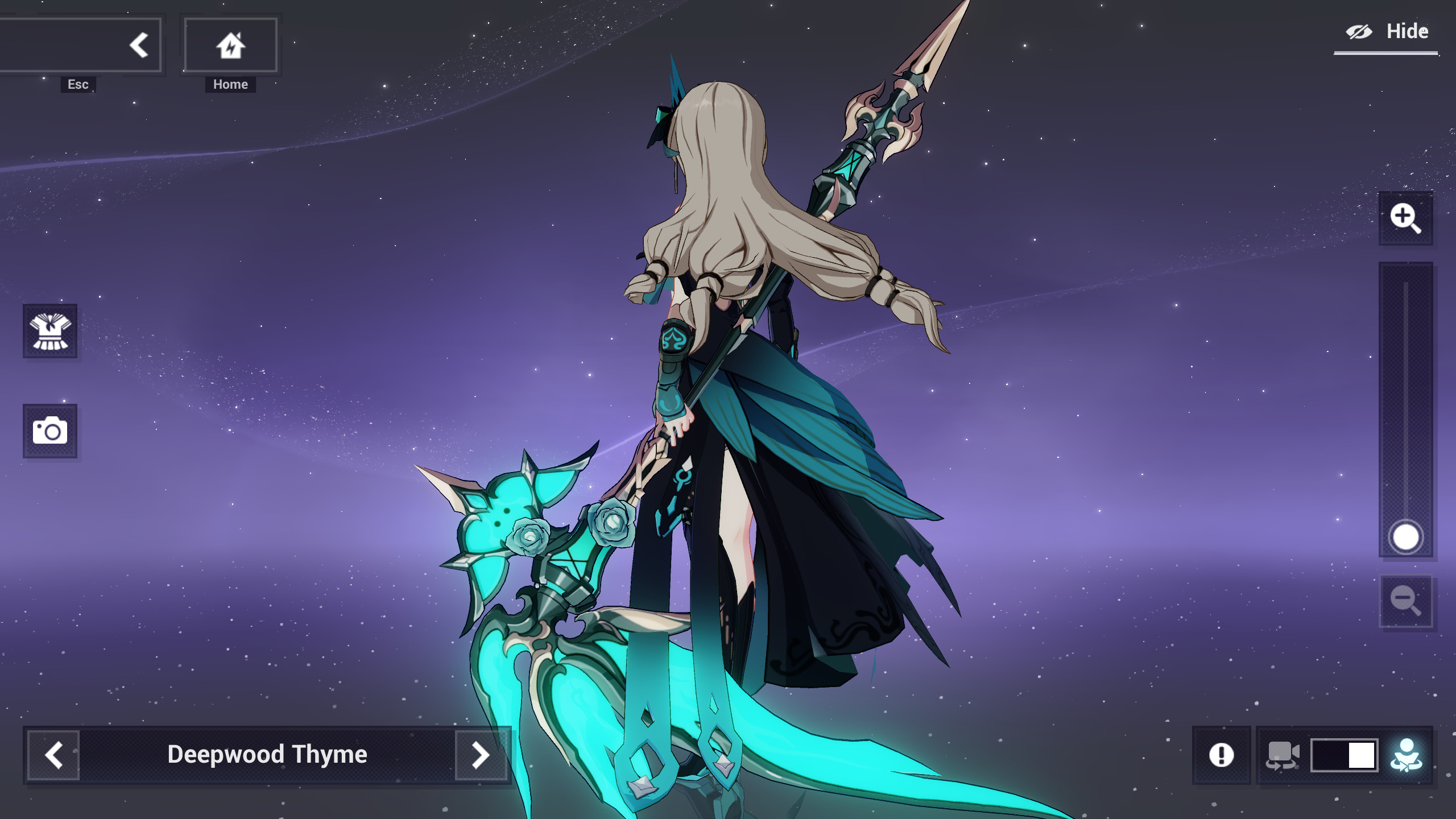This screenshot has width=1456, height=819.
Task: Go back using the Esc arrow icon
Action: click(138, 44)
